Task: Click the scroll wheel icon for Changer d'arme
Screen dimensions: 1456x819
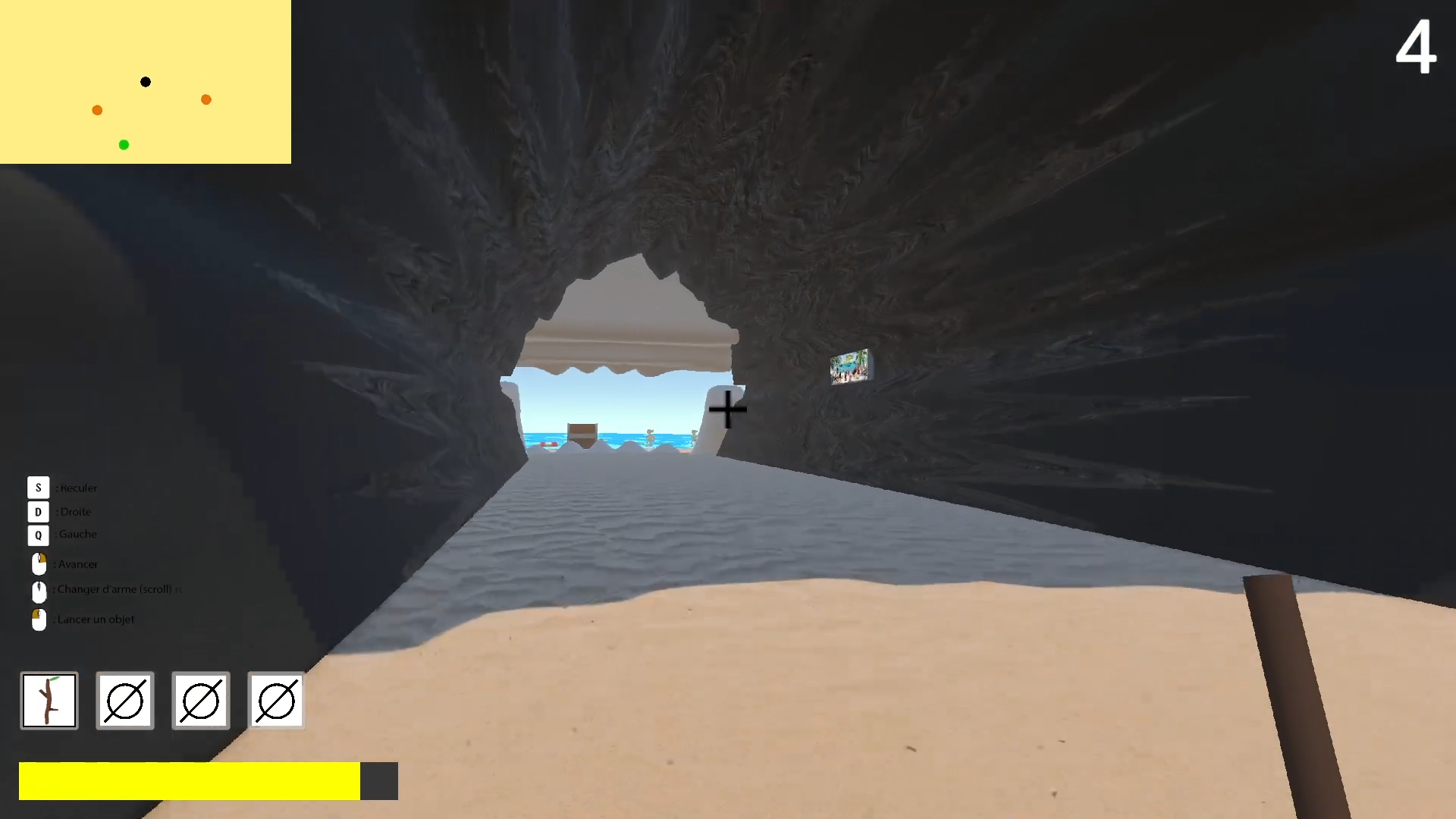Action: tap(39, 591)
